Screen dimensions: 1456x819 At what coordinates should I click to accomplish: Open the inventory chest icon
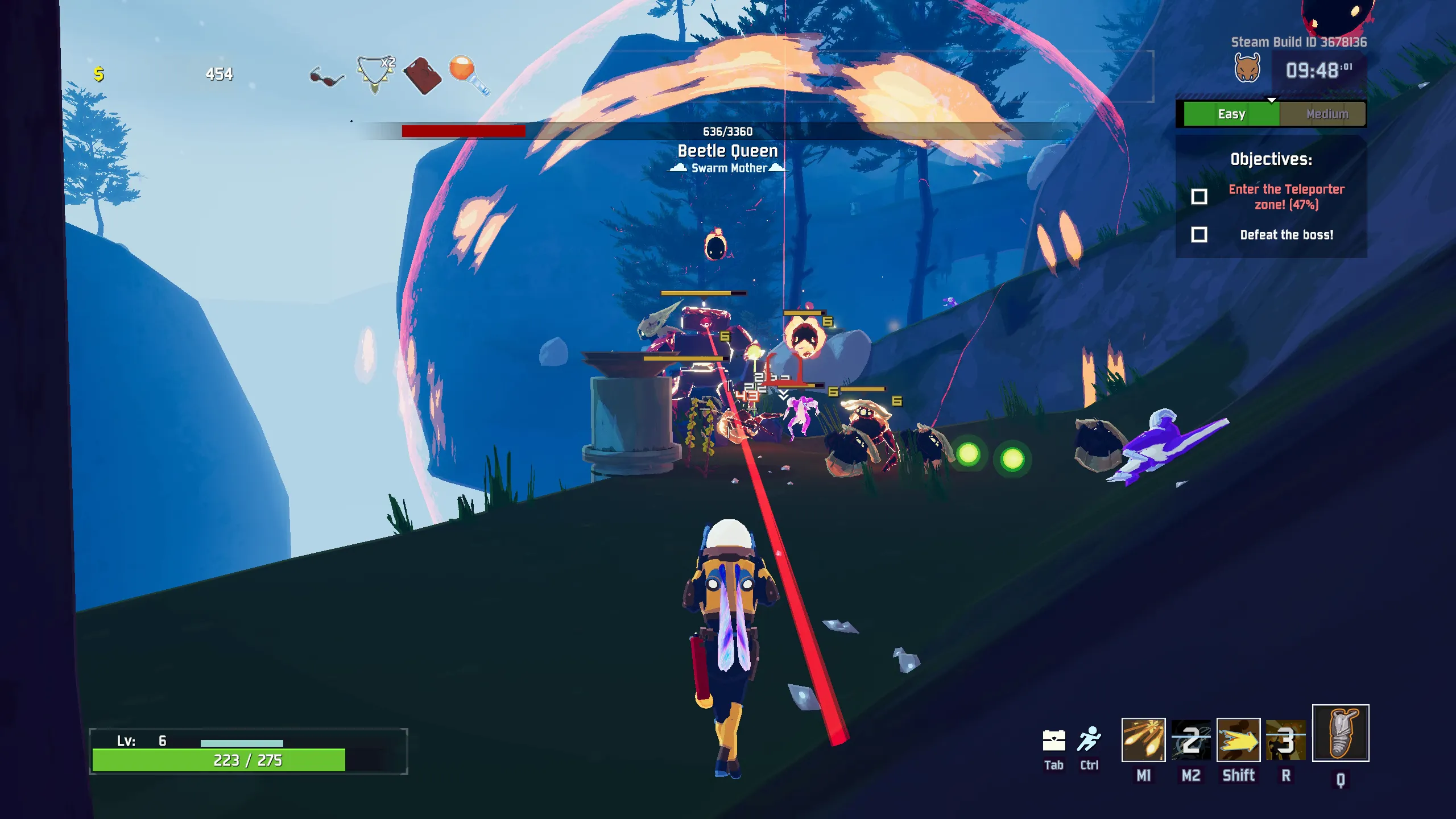point(1053,741)
